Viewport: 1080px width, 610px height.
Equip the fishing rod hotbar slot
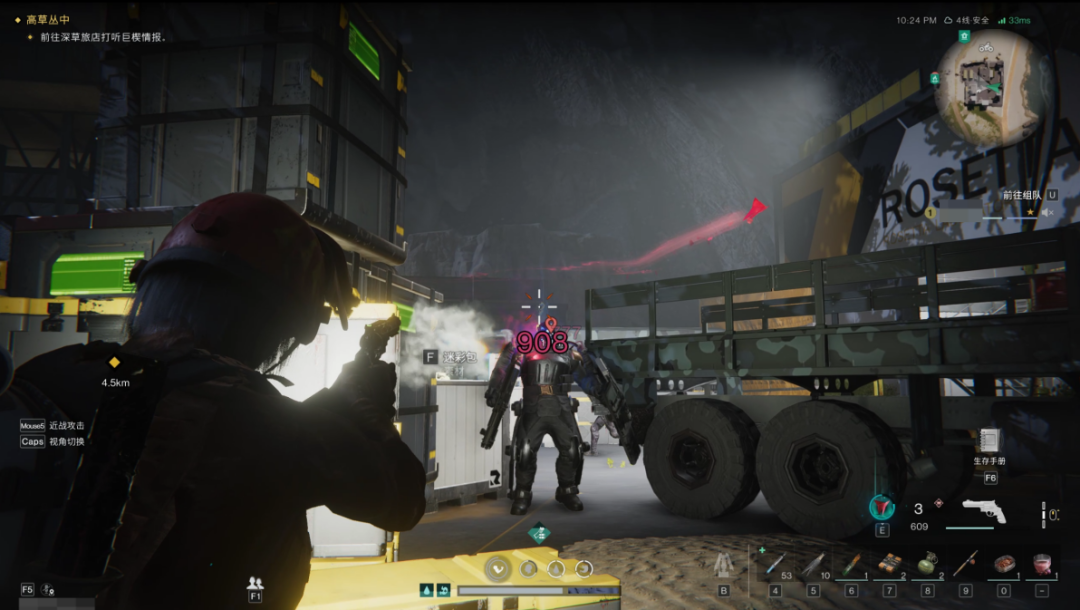click(965, 565)
